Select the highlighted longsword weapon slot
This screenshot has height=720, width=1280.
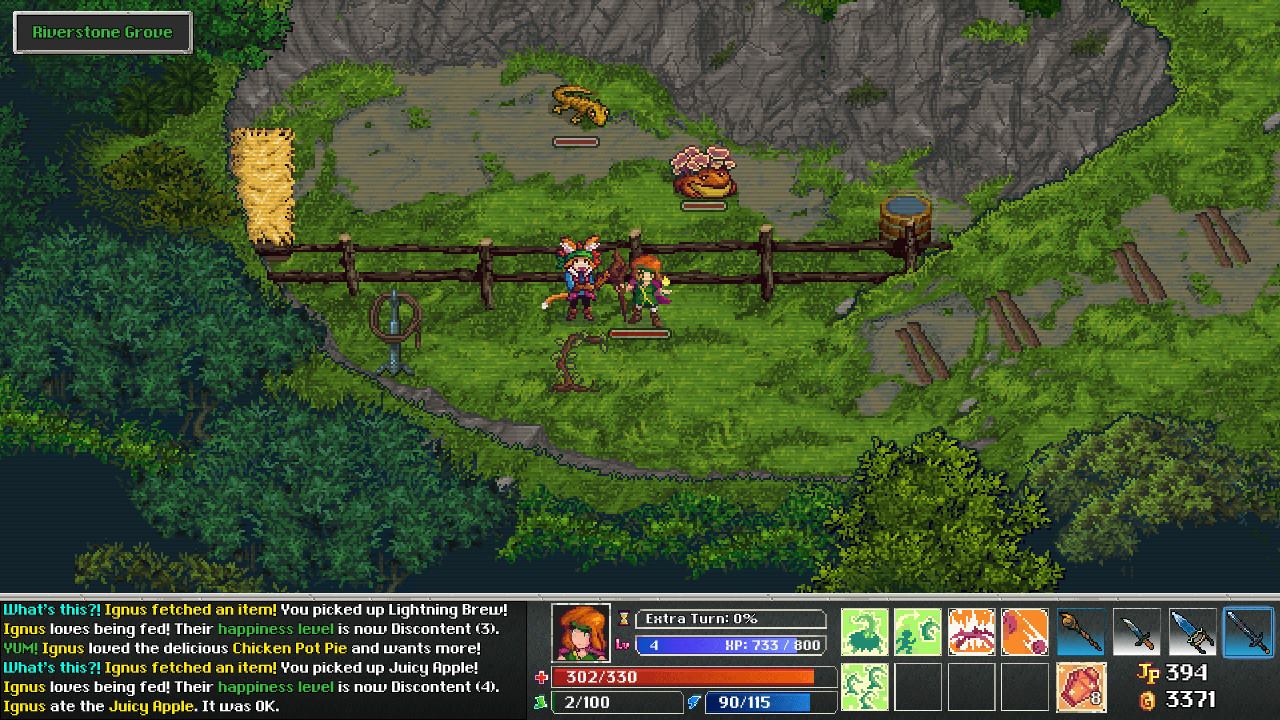coord(1248,632)
